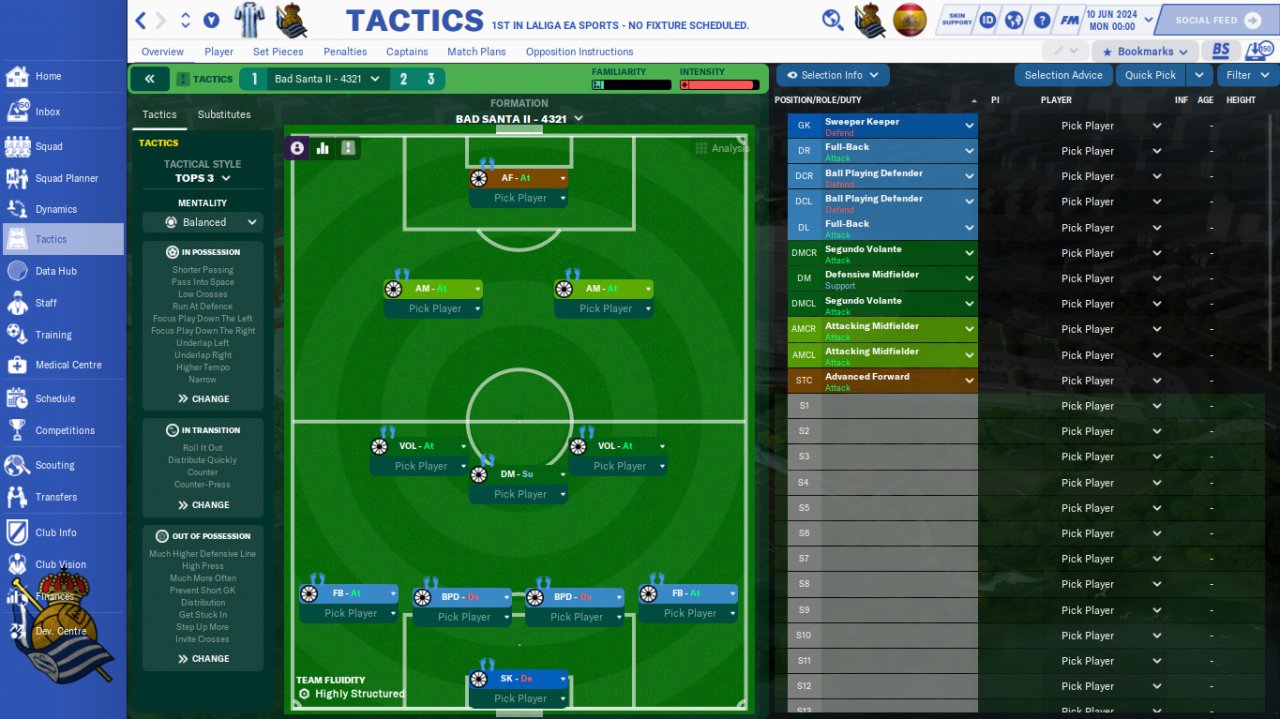1280x719 pixels.
Task: Switch to the Substitutes tab
Action: [224, 114]
